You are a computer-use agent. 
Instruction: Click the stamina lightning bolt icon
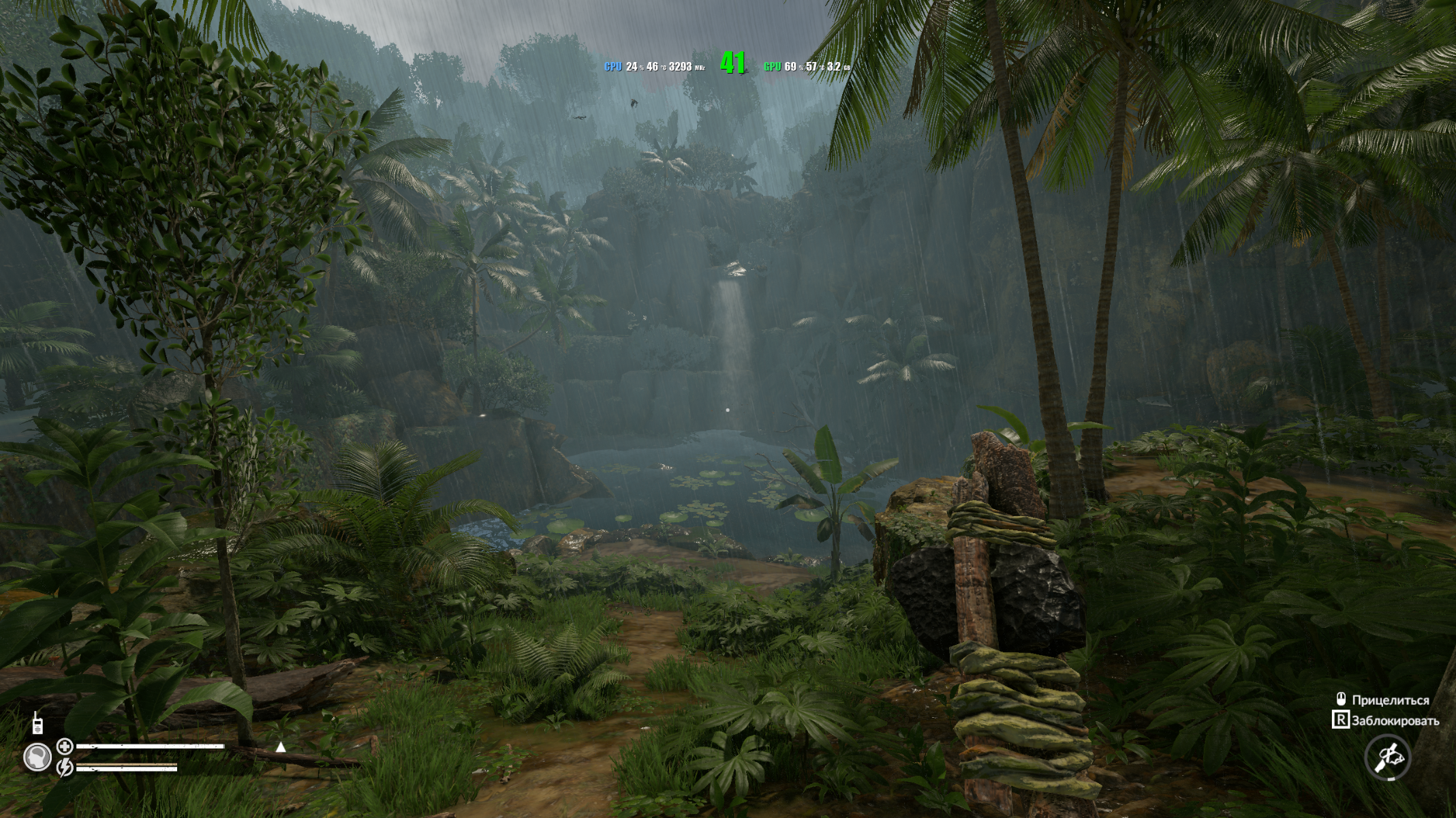coord(65,768)
